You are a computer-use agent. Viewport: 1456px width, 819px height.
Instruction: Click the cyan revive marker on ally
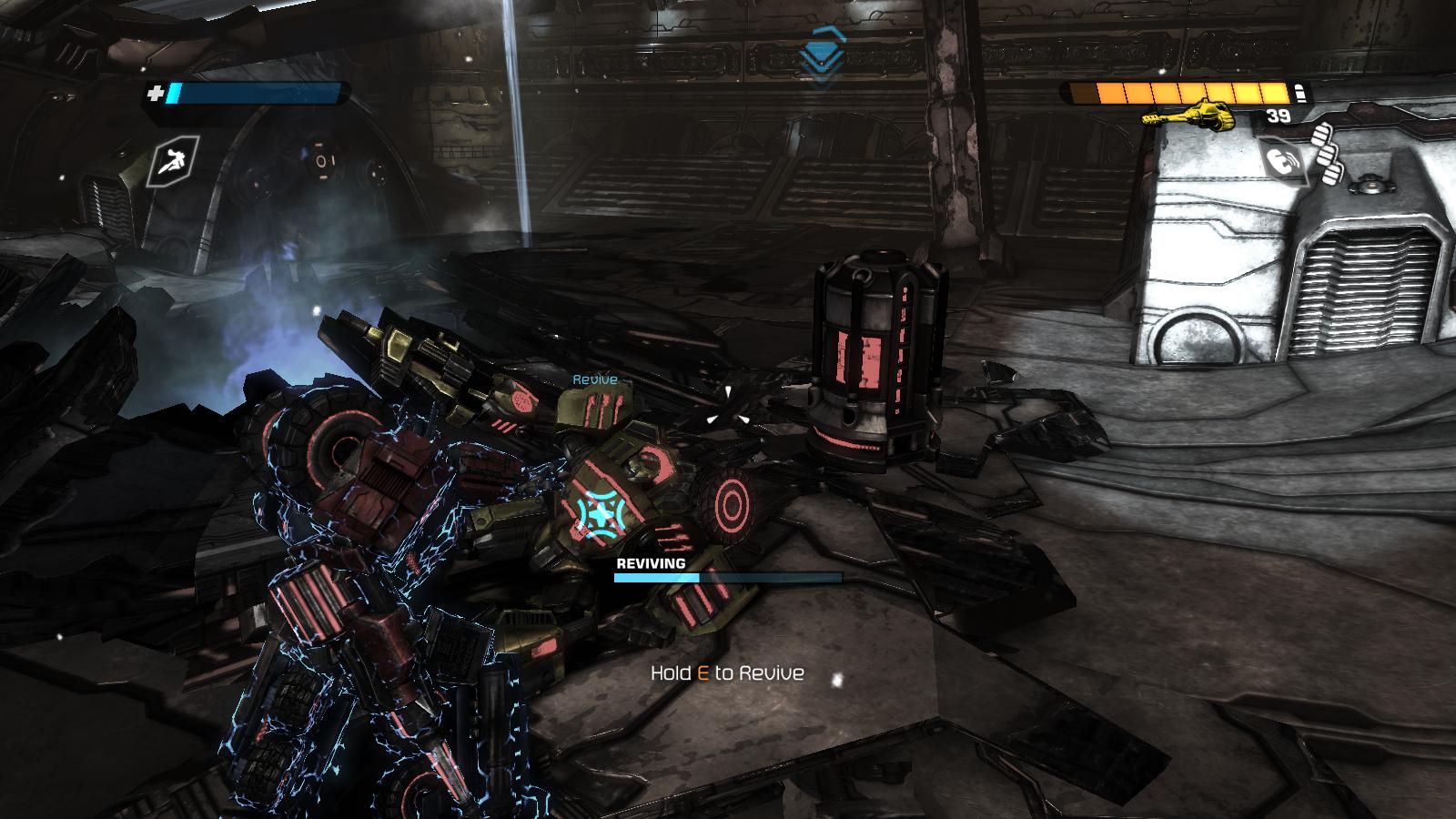(x=599, y=513)
